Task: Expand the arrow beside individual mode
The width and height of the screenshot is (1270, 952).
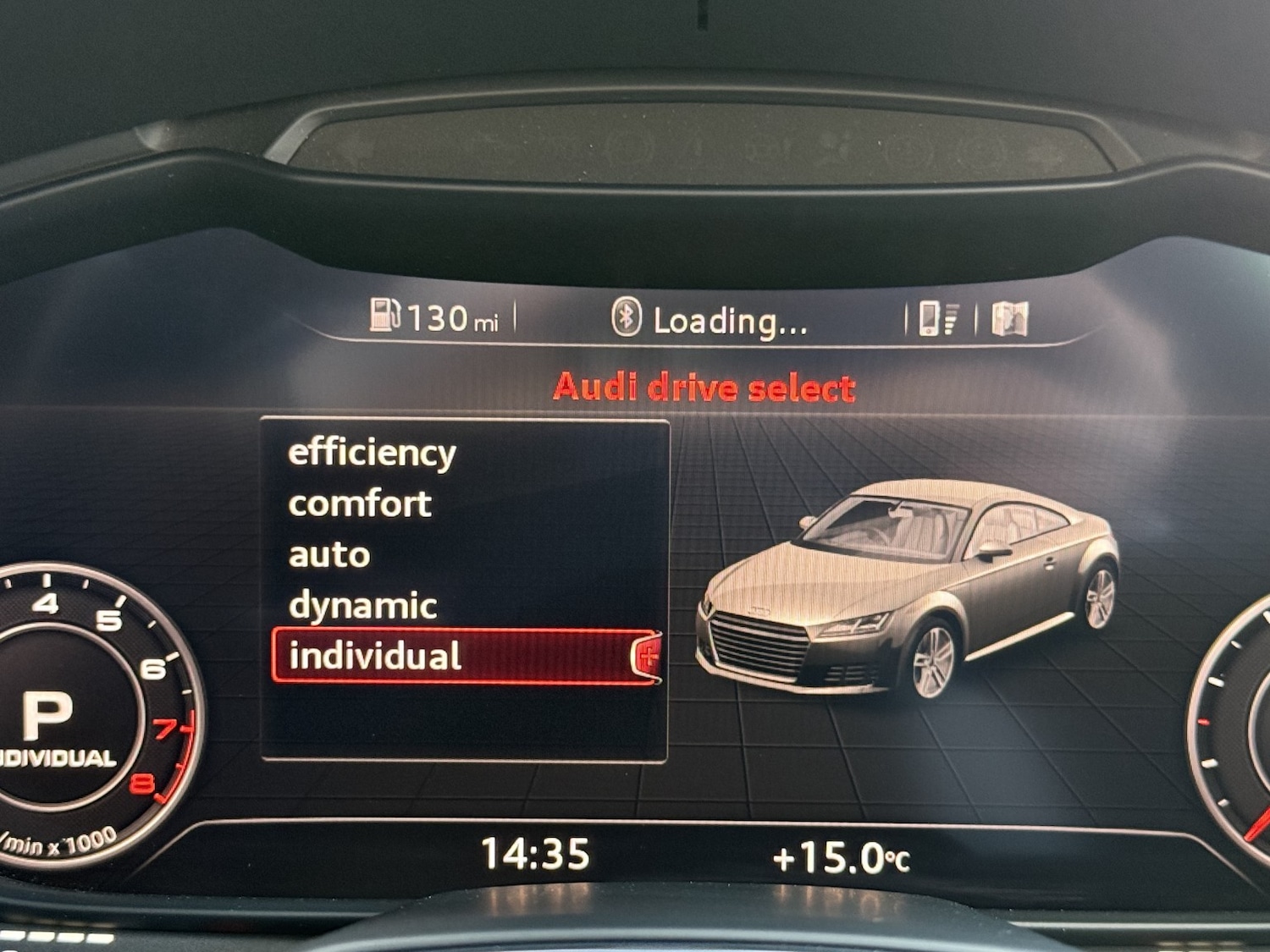Action: coord(649,656)
